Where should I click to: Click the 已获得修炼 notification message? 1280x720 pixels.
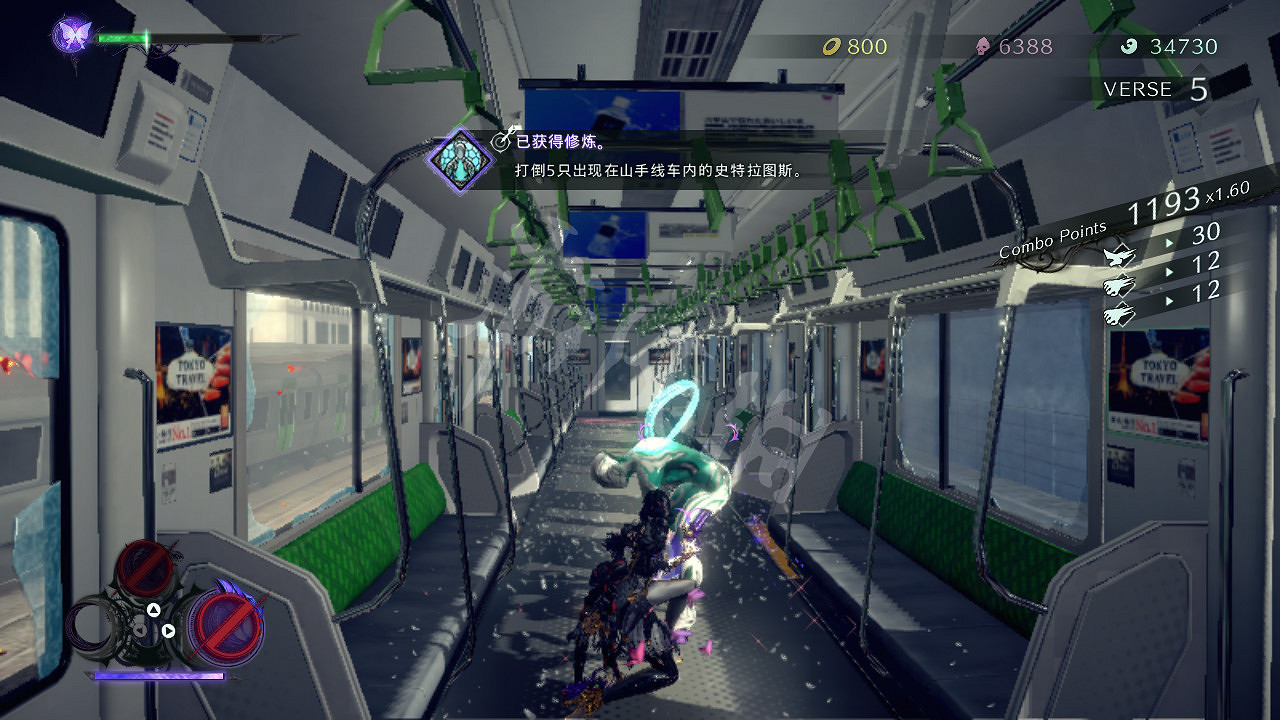point(561,143)
